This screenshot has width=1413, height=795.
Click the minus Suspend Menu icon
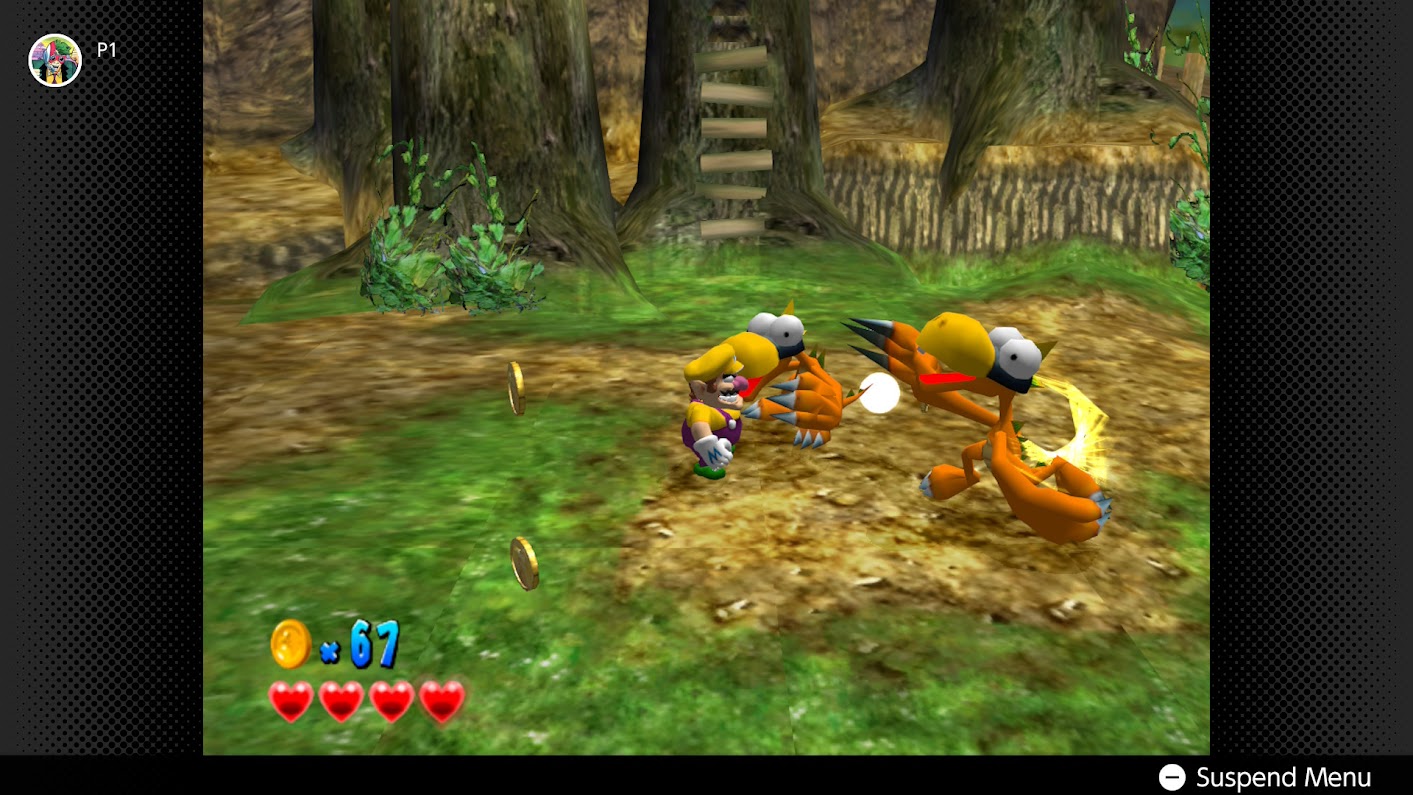[1172, 777]
